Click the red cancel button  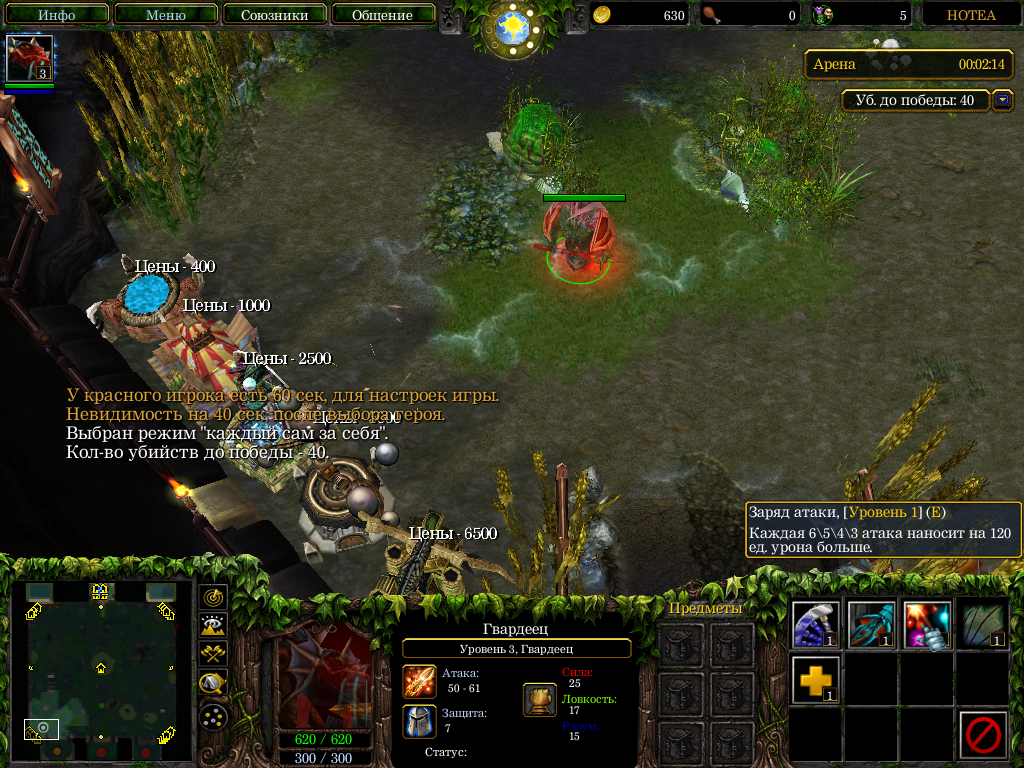point(982,735)
